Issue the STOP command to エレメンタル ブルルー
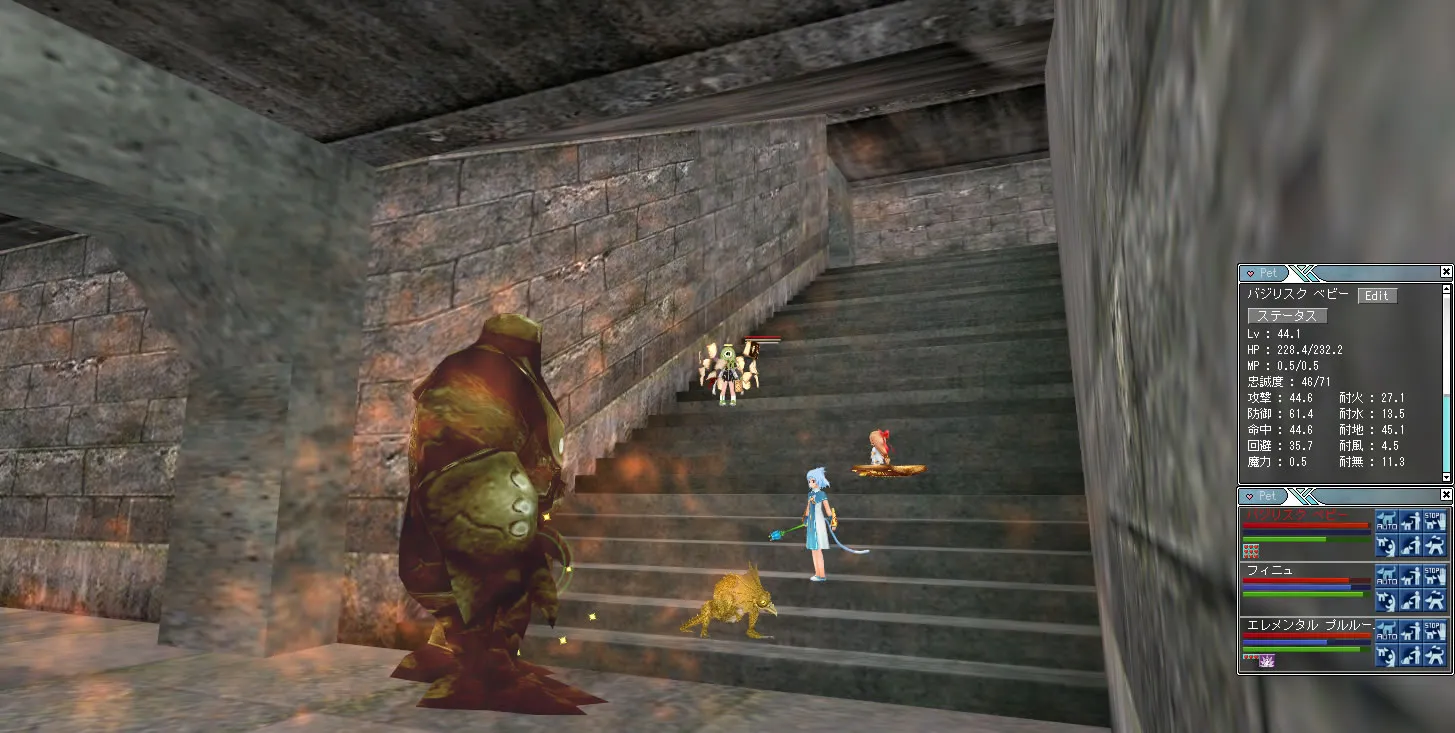1455x733 pixels. click(1434, 630)
